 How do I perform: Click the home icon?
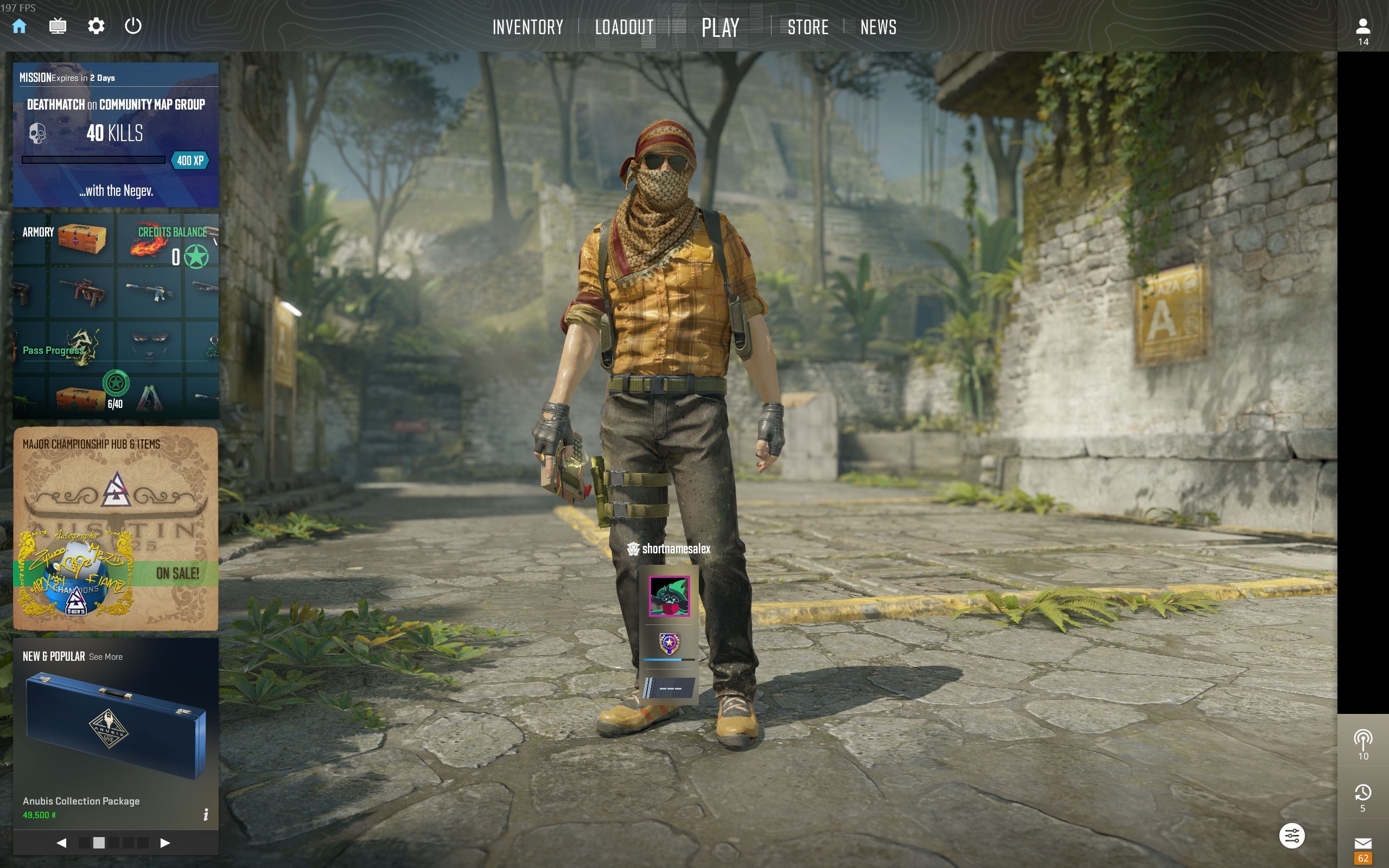20,26
